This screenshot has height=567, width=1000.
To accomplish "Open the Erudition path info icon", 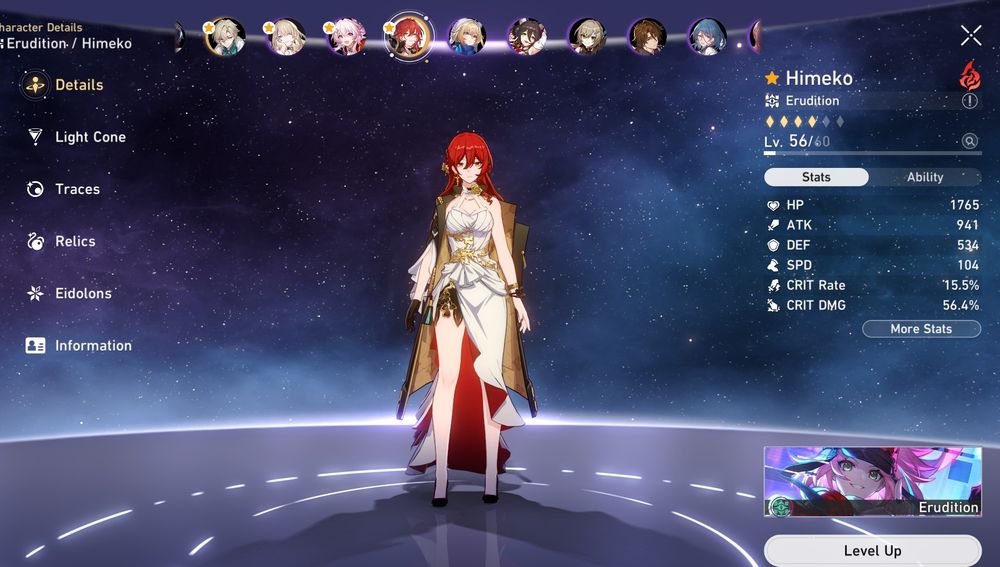I will tap(969, 101).
